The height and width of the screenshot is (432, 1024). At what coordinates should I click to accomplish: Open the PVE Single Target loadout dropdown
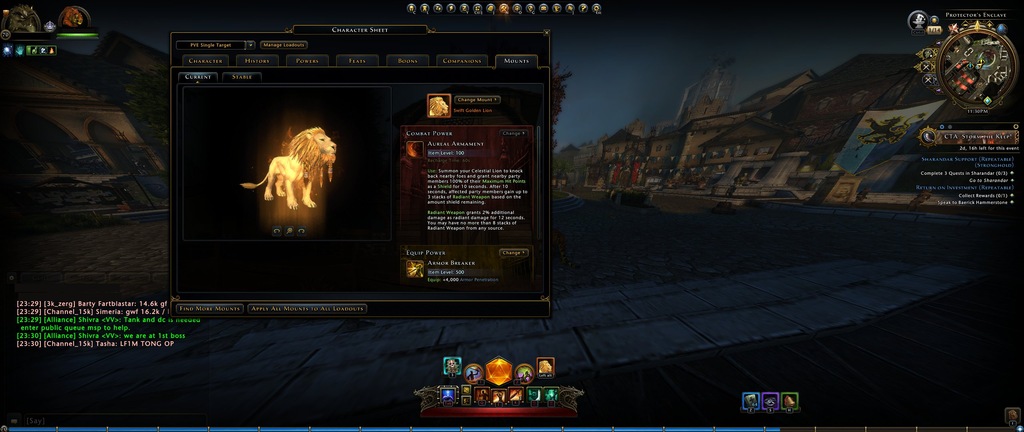[x=250, y=45]
